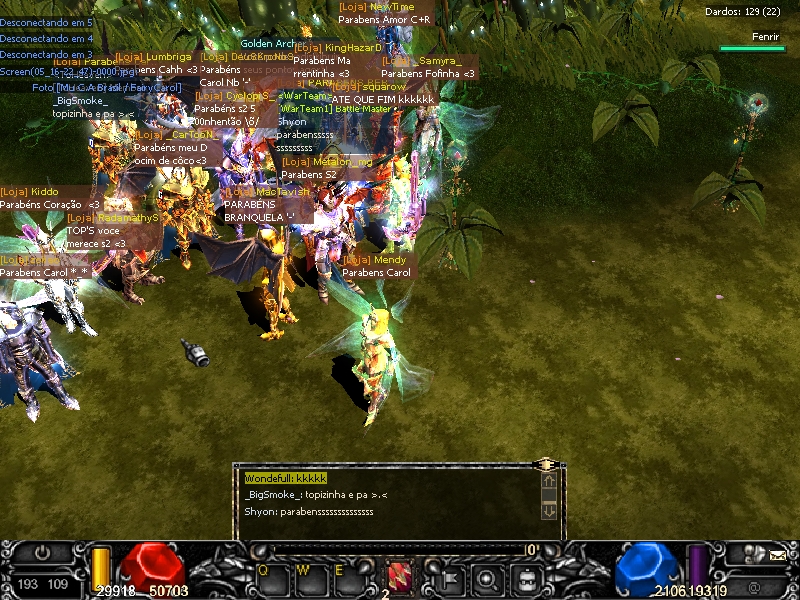Click the chat window's down arrow
The image size is (800, 600).
pyautogui.click(x=548, y=511)
